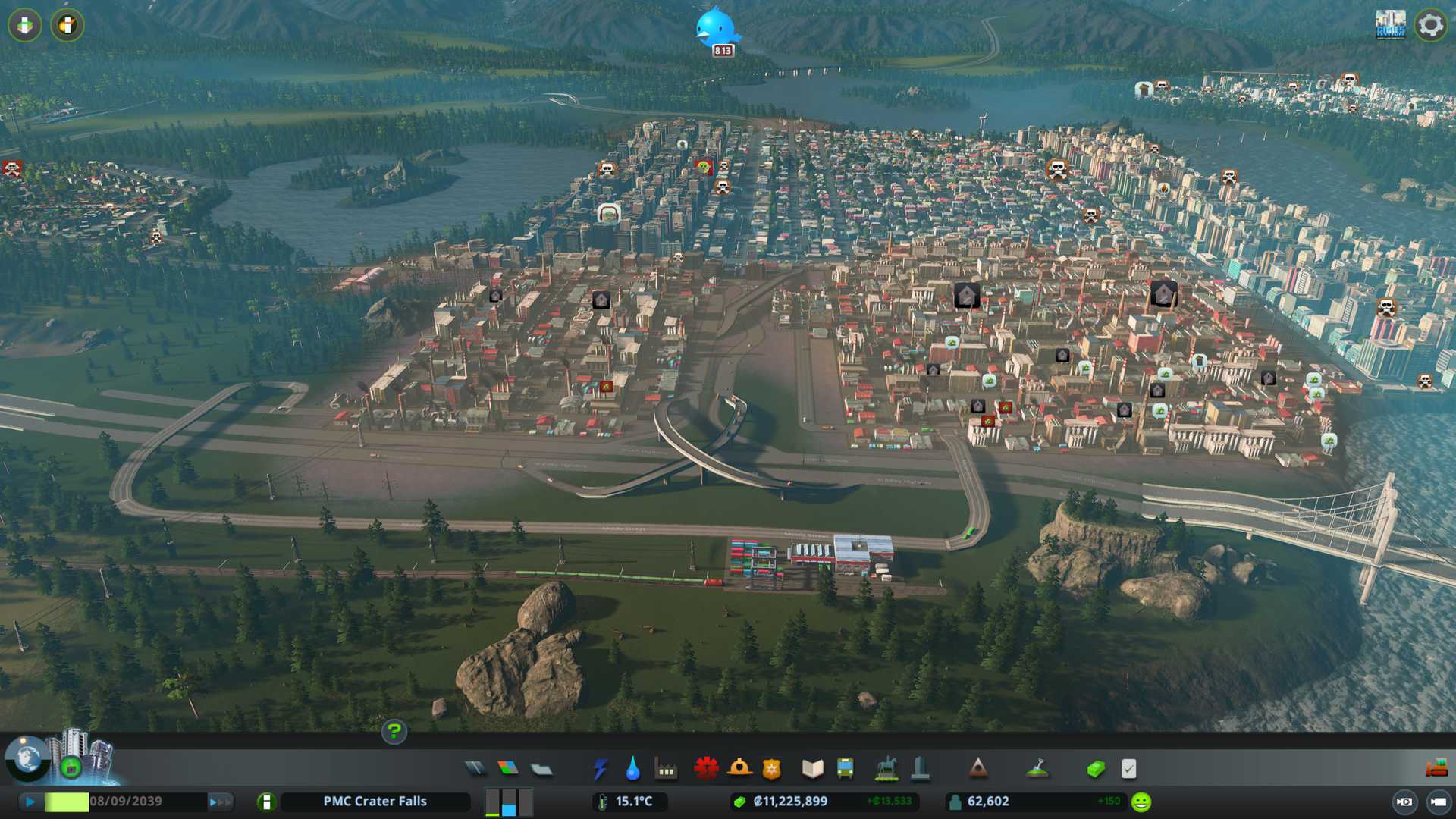
Task: Open the gear options menu
Action: click(x=1430, y=25)
